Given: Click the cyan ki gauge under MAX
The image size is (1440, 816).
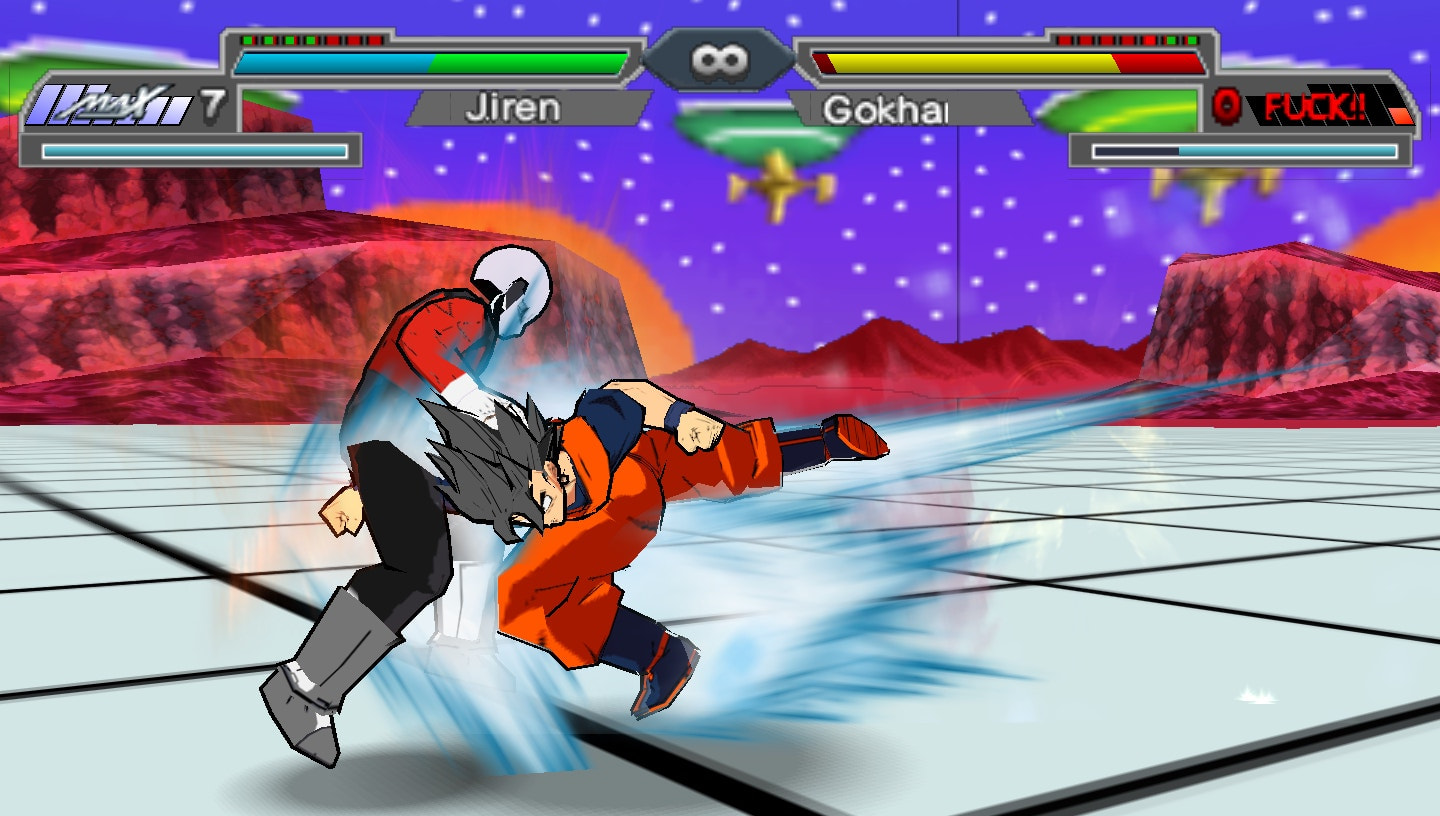Looking at the screenshot, I should [195, 150].
